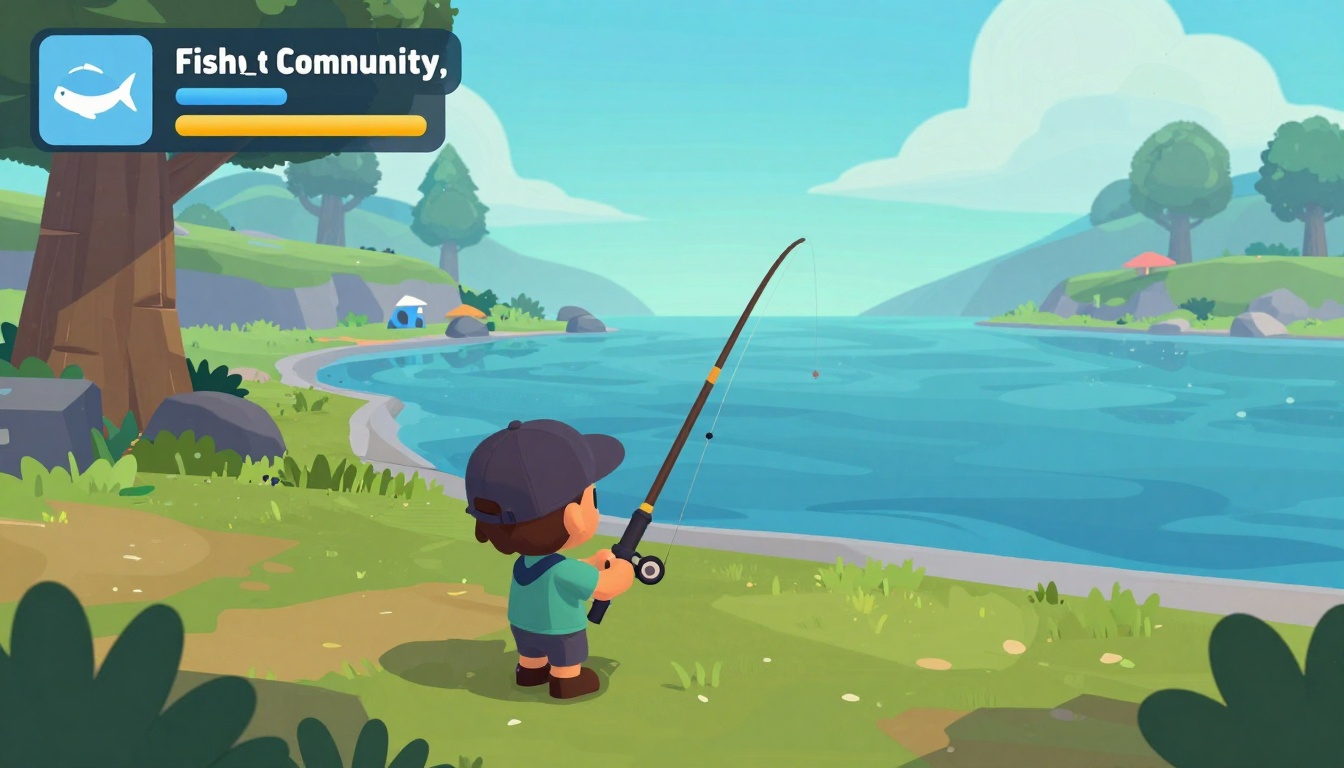Click the white fish icon tile
The image size is (1344, 768).
(x=95, y=90)
